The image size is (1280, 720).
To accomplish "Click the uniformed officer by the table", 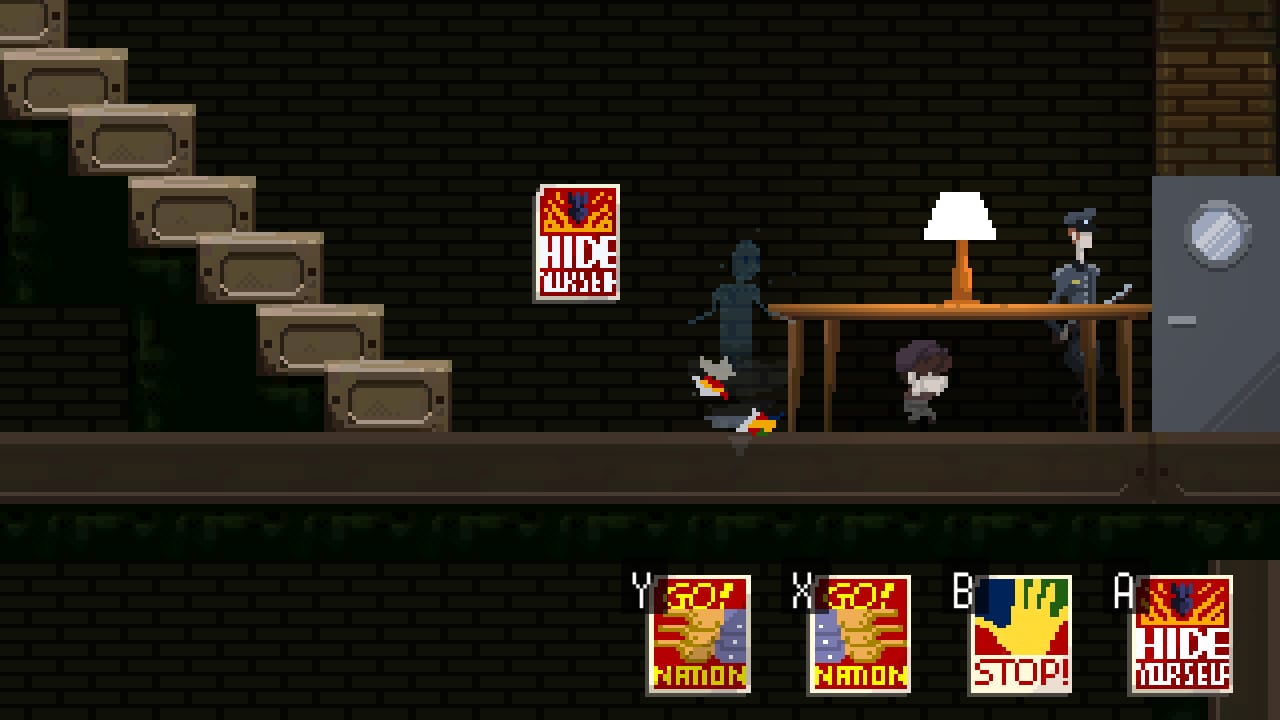I will [1080, 290].
